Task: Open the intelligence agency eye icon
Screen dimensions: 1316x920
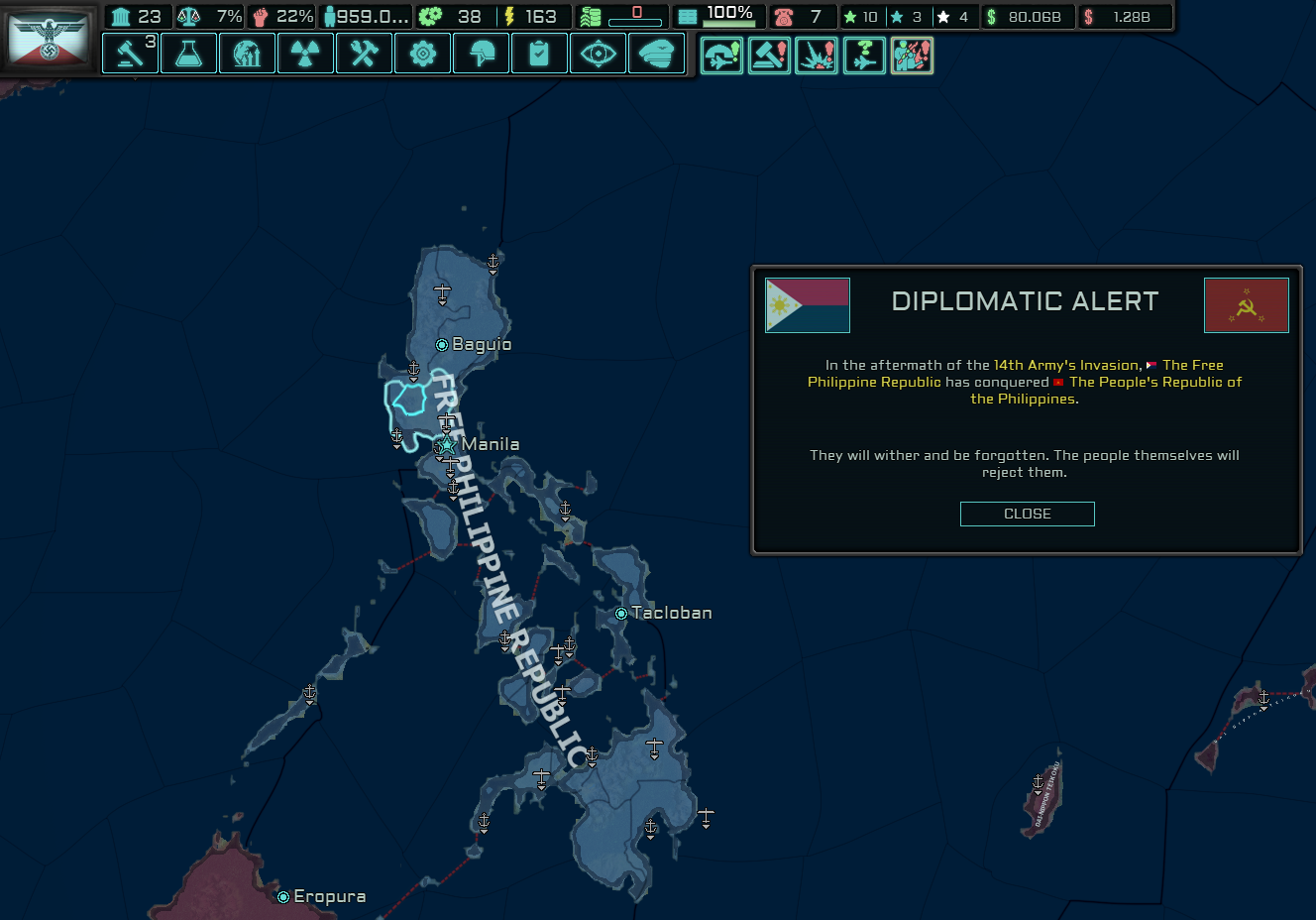Action: point(598,54)
